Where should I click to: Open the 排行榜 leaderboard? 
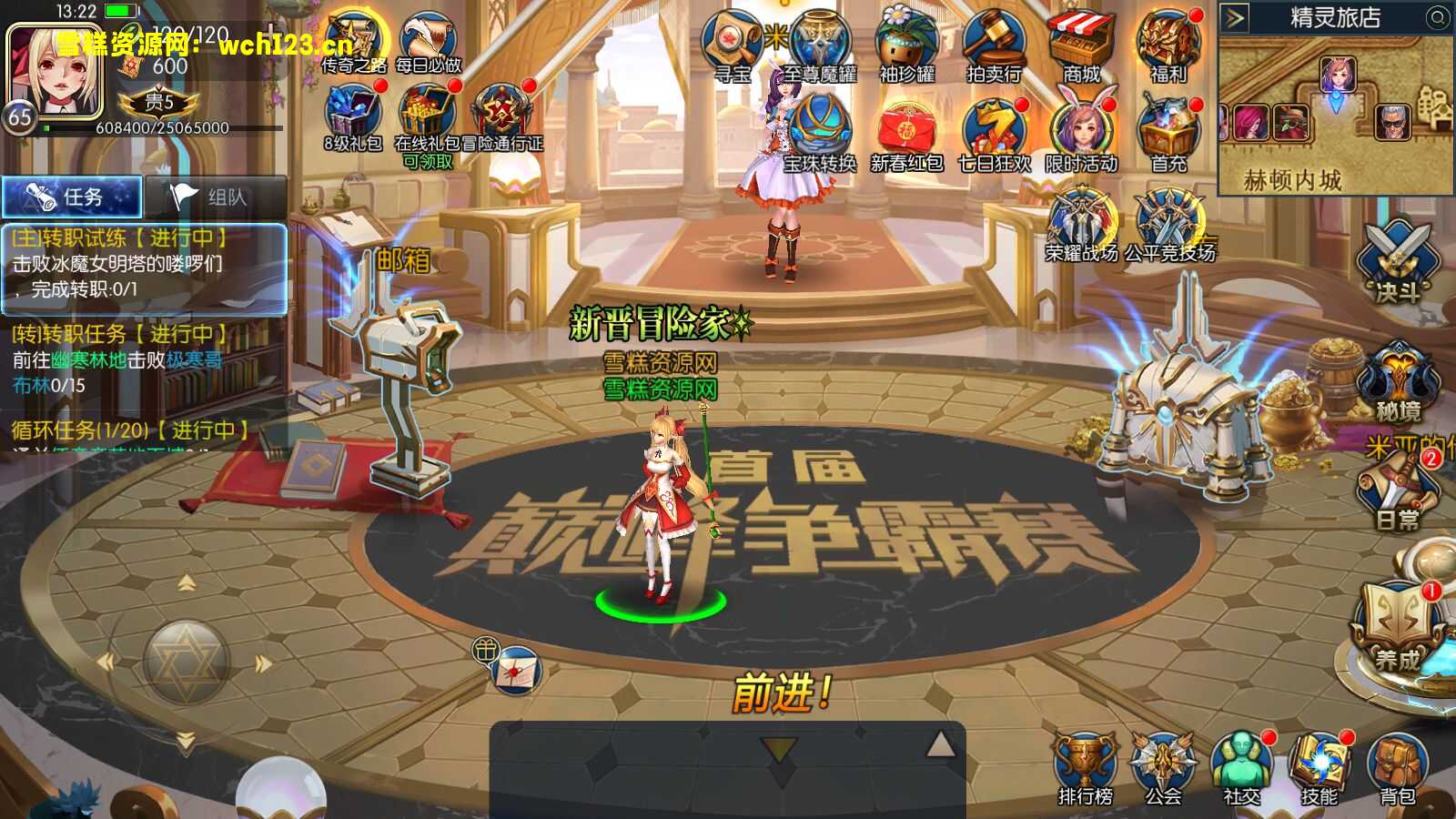(1085, 769)
